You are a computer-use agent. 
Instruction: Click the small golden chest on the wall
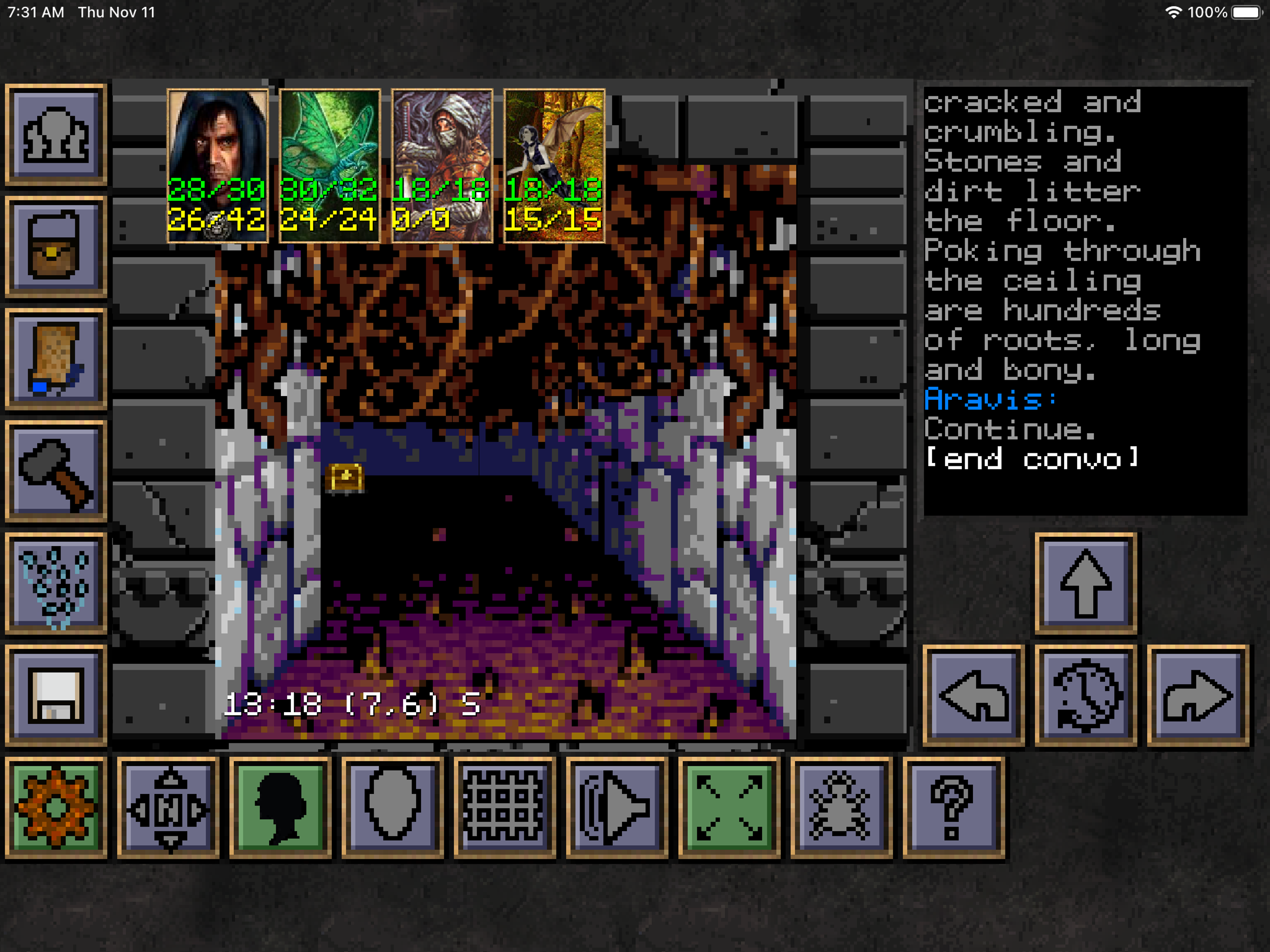[344, 478]
